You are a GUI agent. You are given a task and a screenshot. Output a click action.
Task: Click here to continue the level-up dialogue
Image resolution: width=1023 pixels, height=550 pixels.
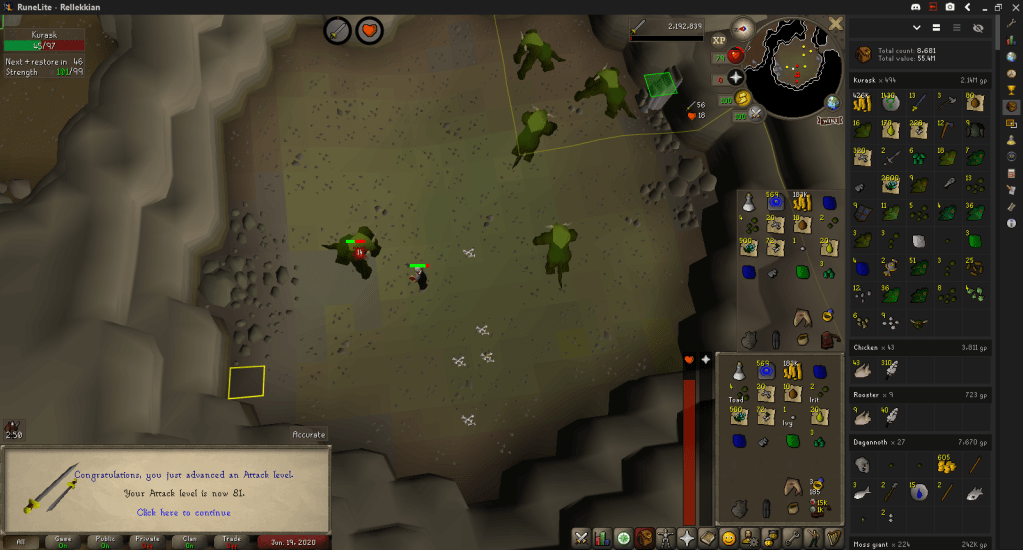(183, 512)
